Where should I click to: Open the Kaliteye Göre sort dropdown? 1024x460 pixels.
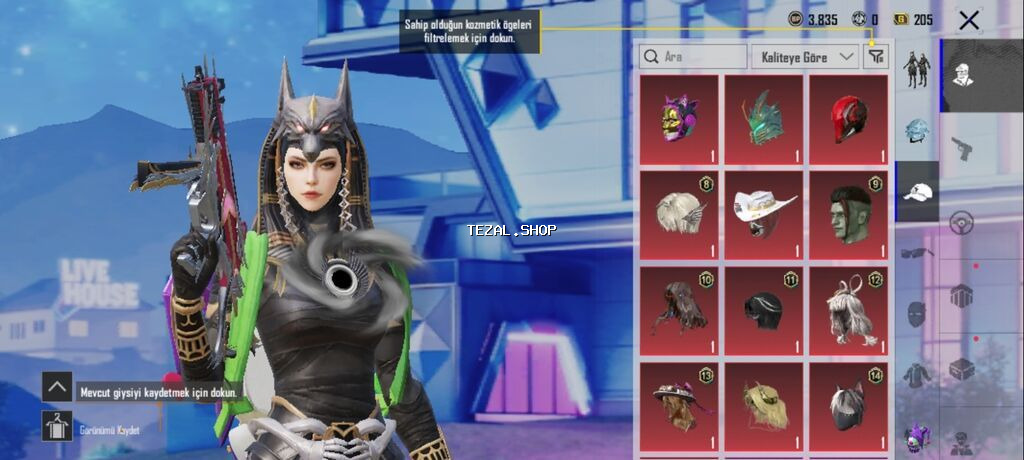pos(805,57)
